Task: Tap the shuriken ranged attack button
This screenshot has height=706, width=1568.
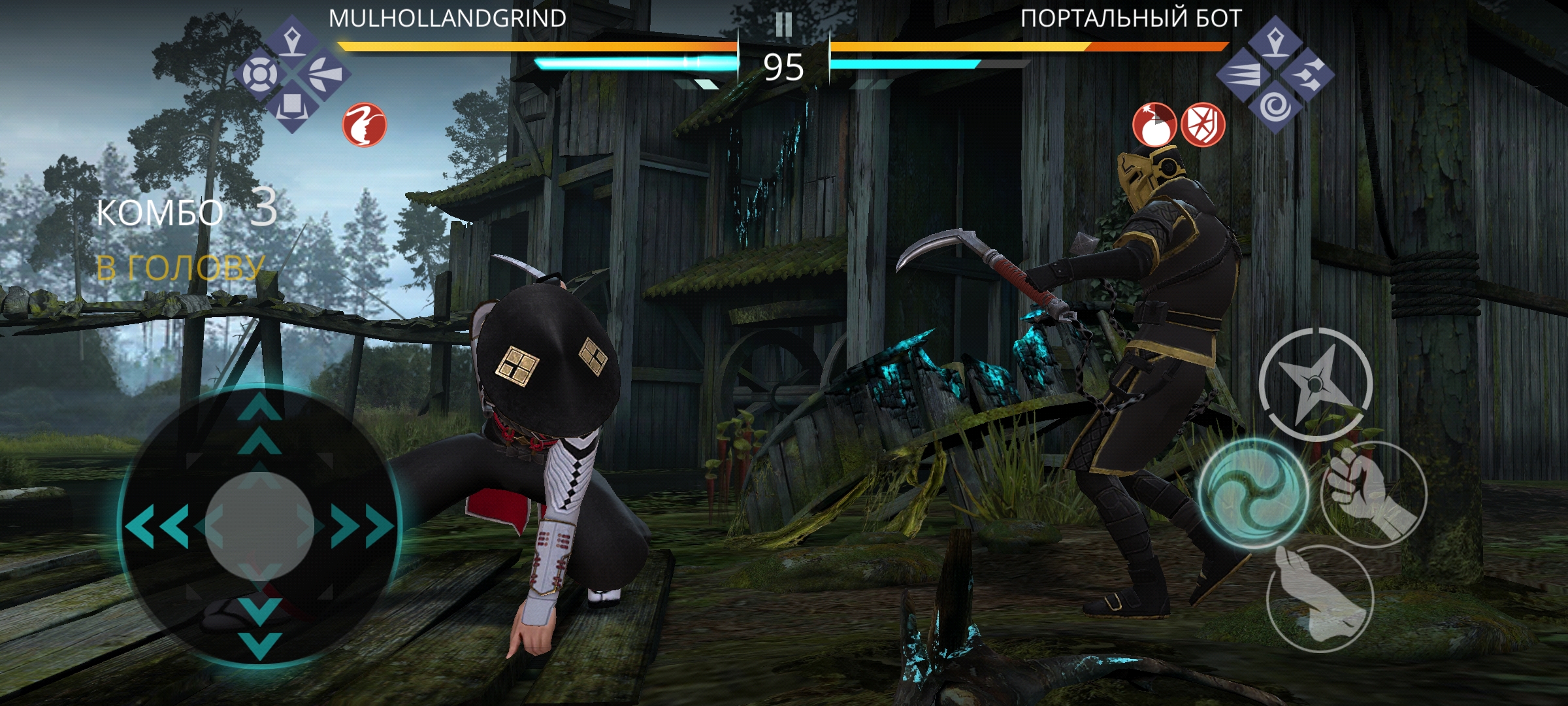Action: pyautogui.click(x=1315, y=383)
